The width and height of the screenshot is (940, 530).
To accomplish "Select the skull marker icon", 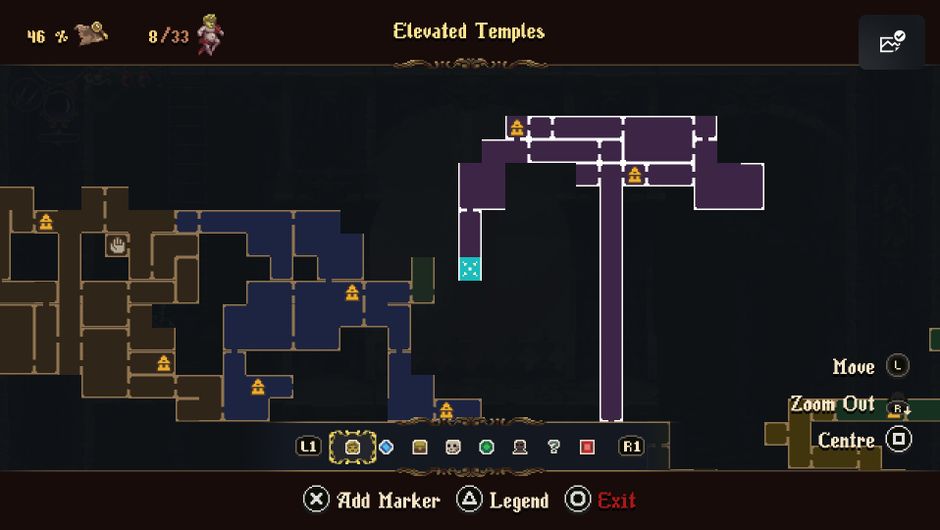I will [453, 447].
